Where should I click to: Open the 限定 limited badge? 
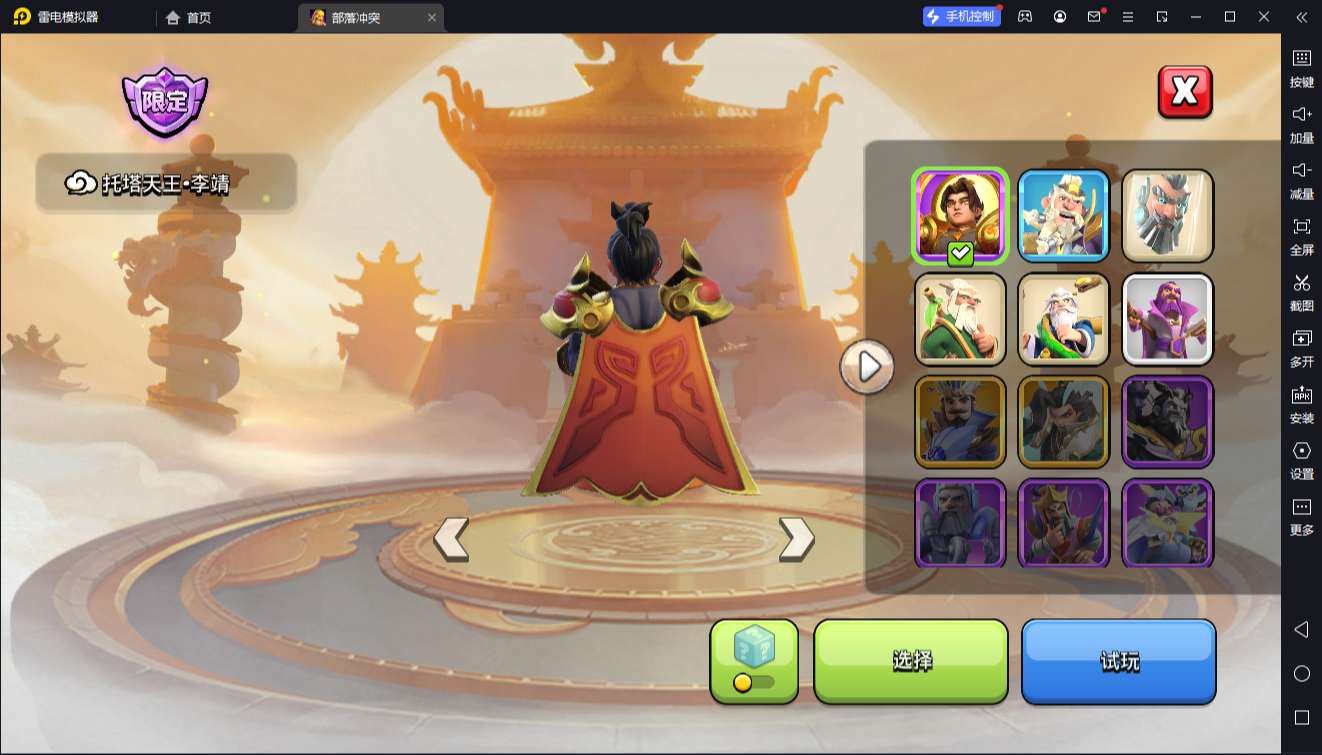[165, 101]
